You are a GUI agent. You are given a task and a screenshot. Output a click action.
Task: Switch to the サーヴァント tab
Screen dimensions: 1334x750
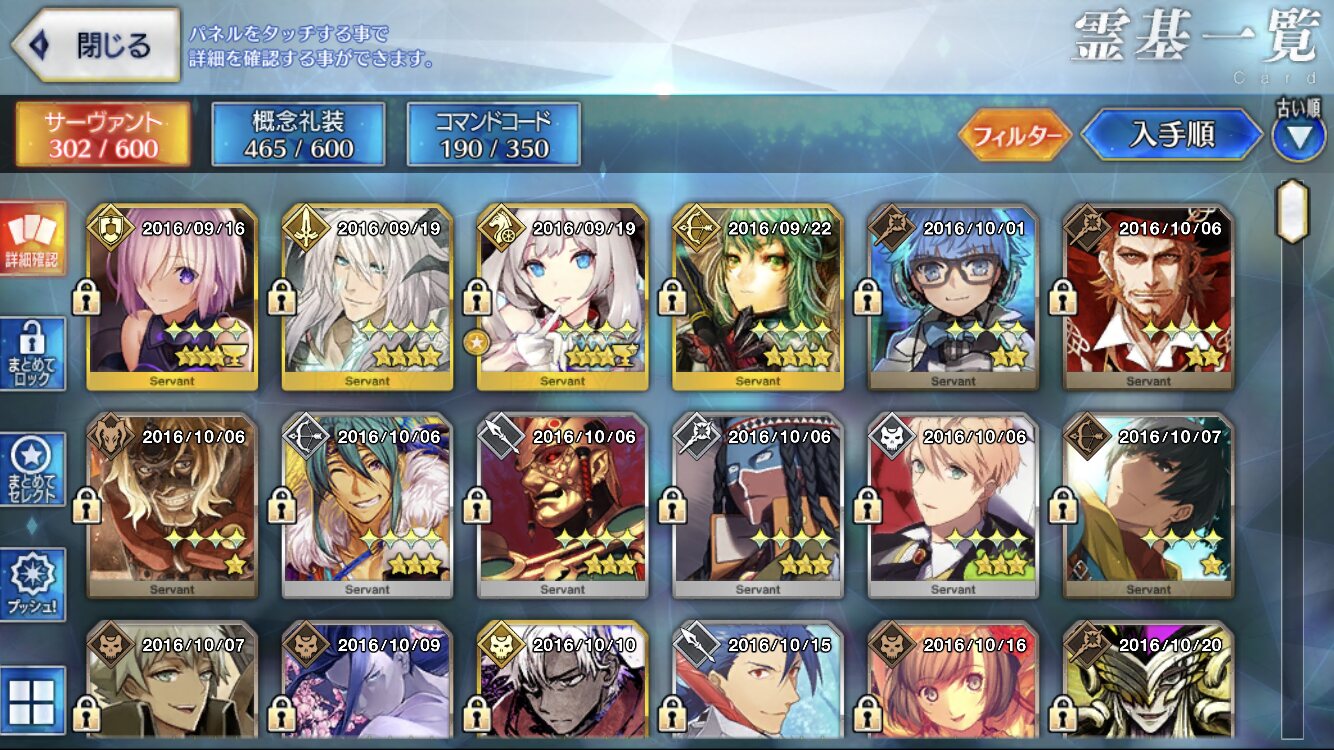[x=102, y=134]
